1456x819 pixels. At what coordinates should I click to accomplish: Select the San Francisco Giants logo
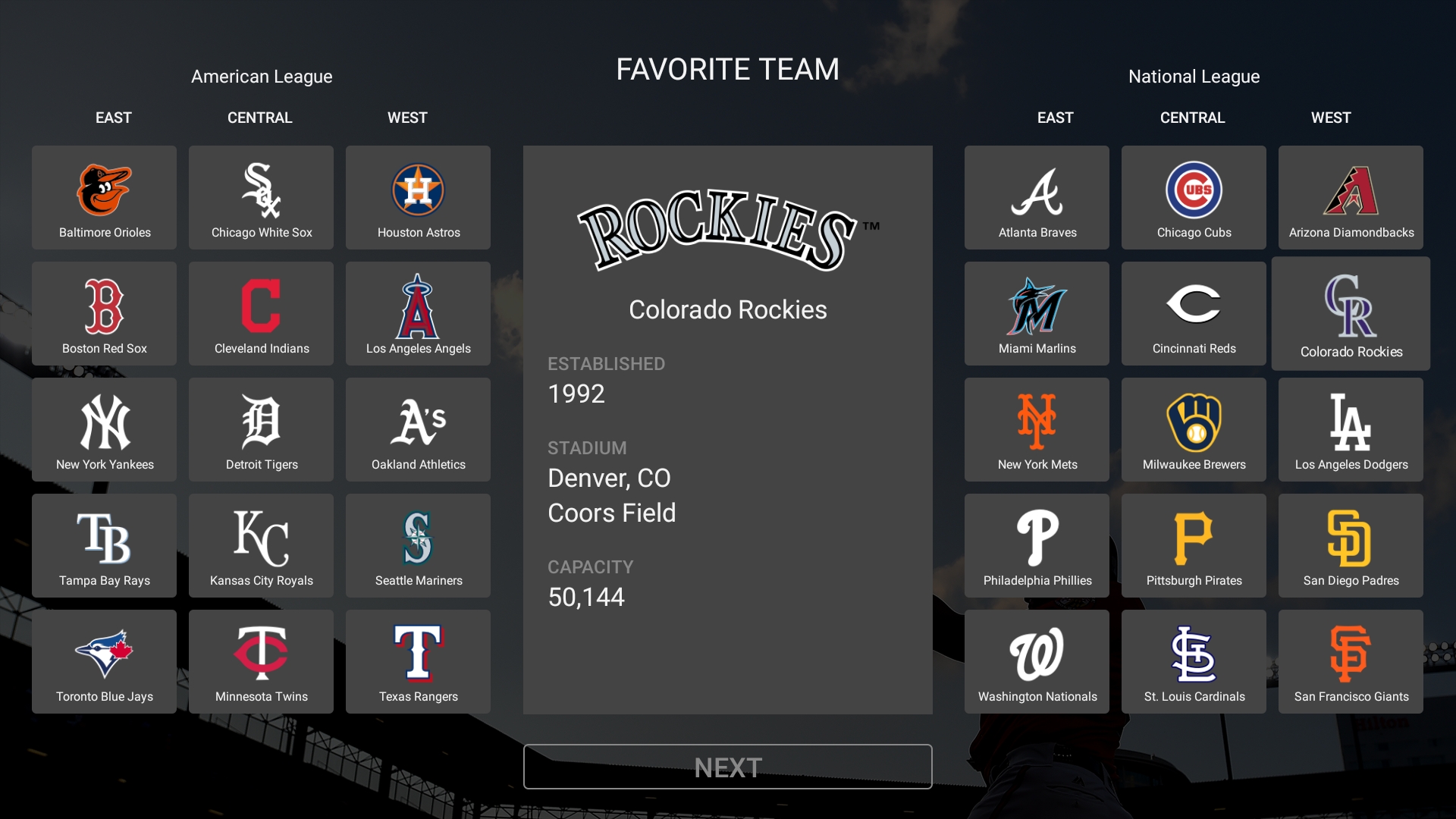click(x=1351, y=656)
